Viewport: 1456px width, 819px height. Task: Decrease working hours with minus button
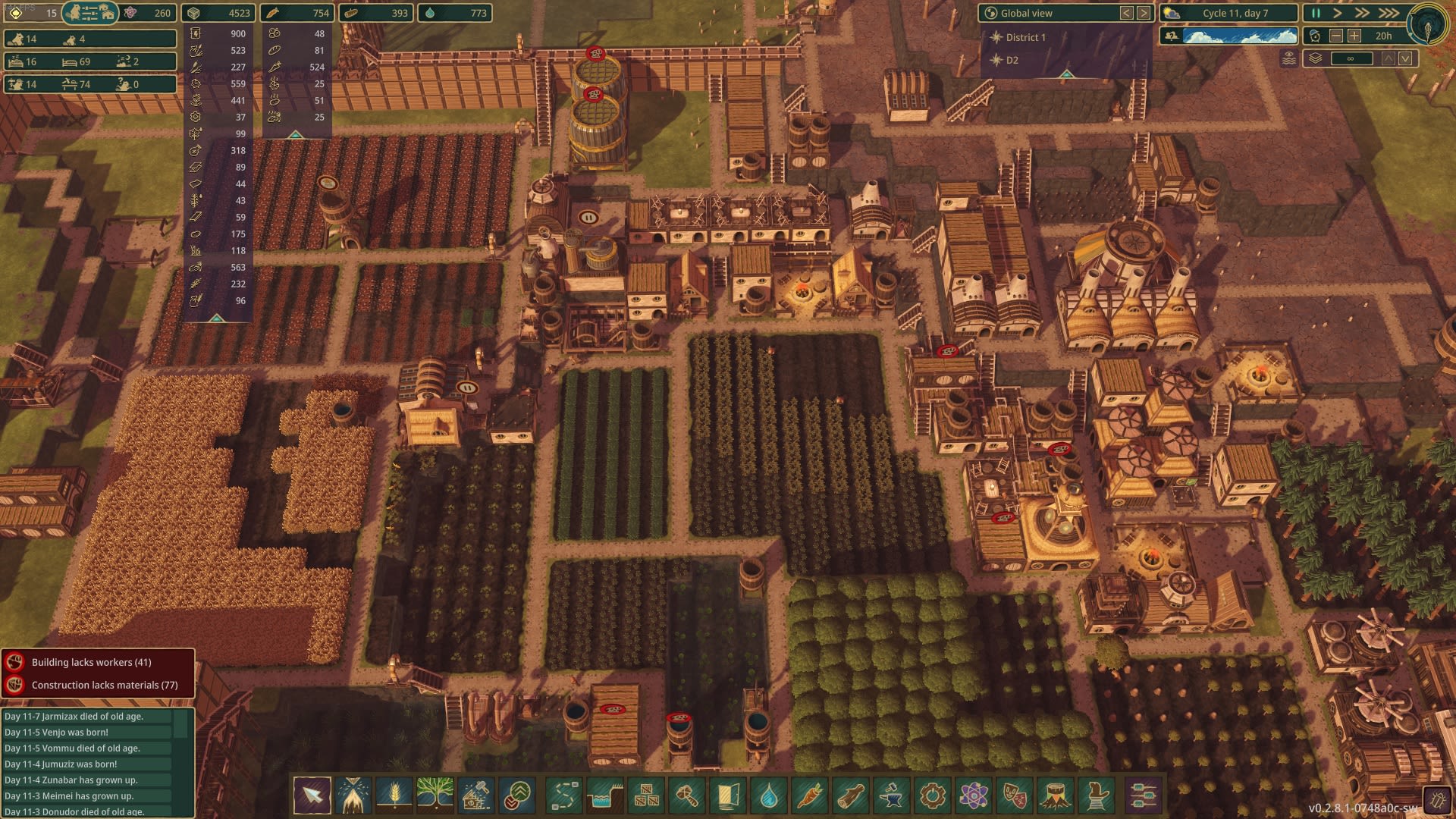[1336, 36]
